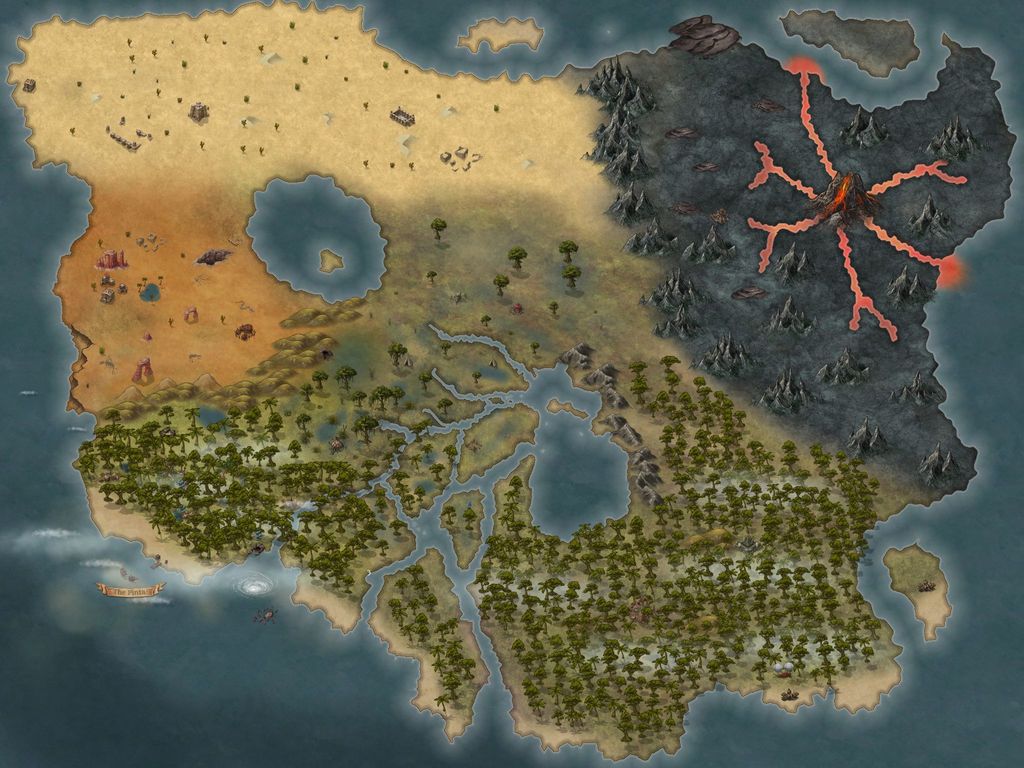Select The Pinta banner label on the map
Image resolution: width=1024 pixels, height=768 pixels.
(x=129, y=592)
